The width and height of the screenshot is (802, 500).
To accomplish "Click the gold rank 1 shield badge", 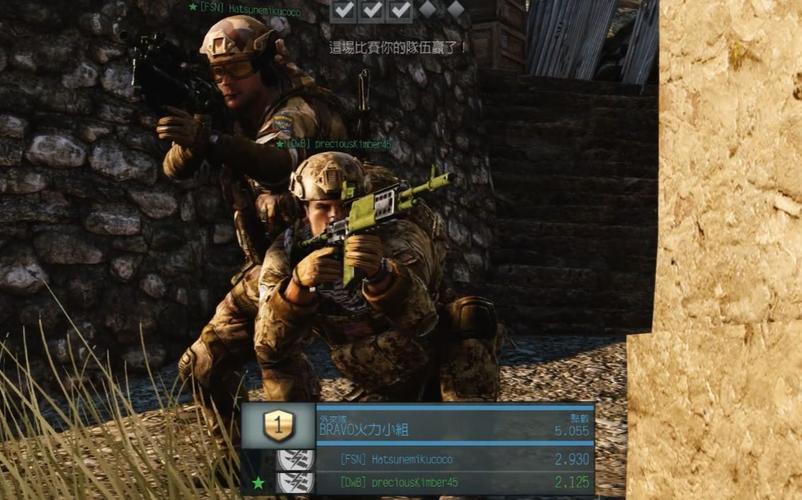I will (278, 426).
